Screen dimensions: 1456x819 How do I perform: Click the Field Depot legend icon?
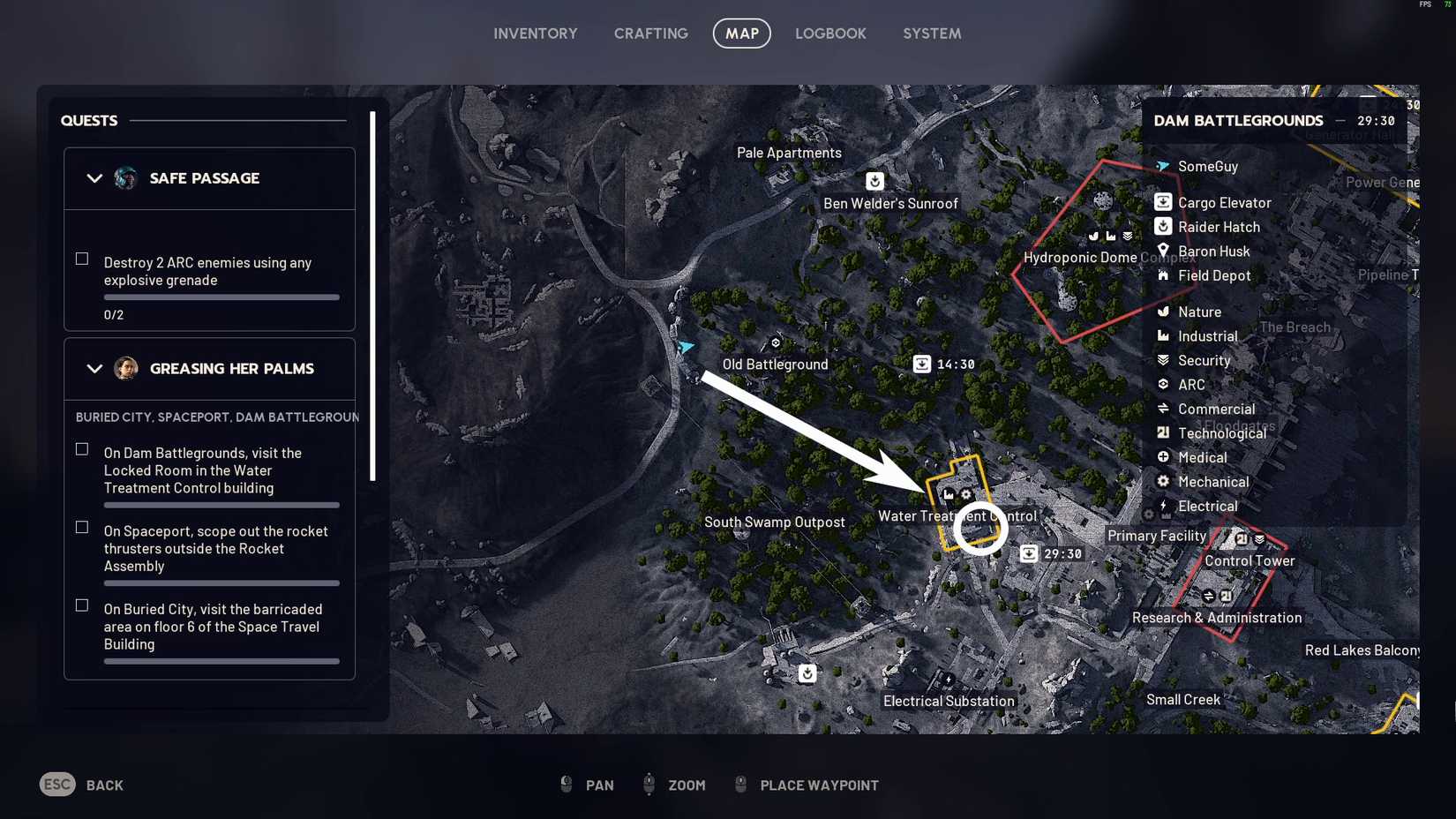coord(1162,276)
